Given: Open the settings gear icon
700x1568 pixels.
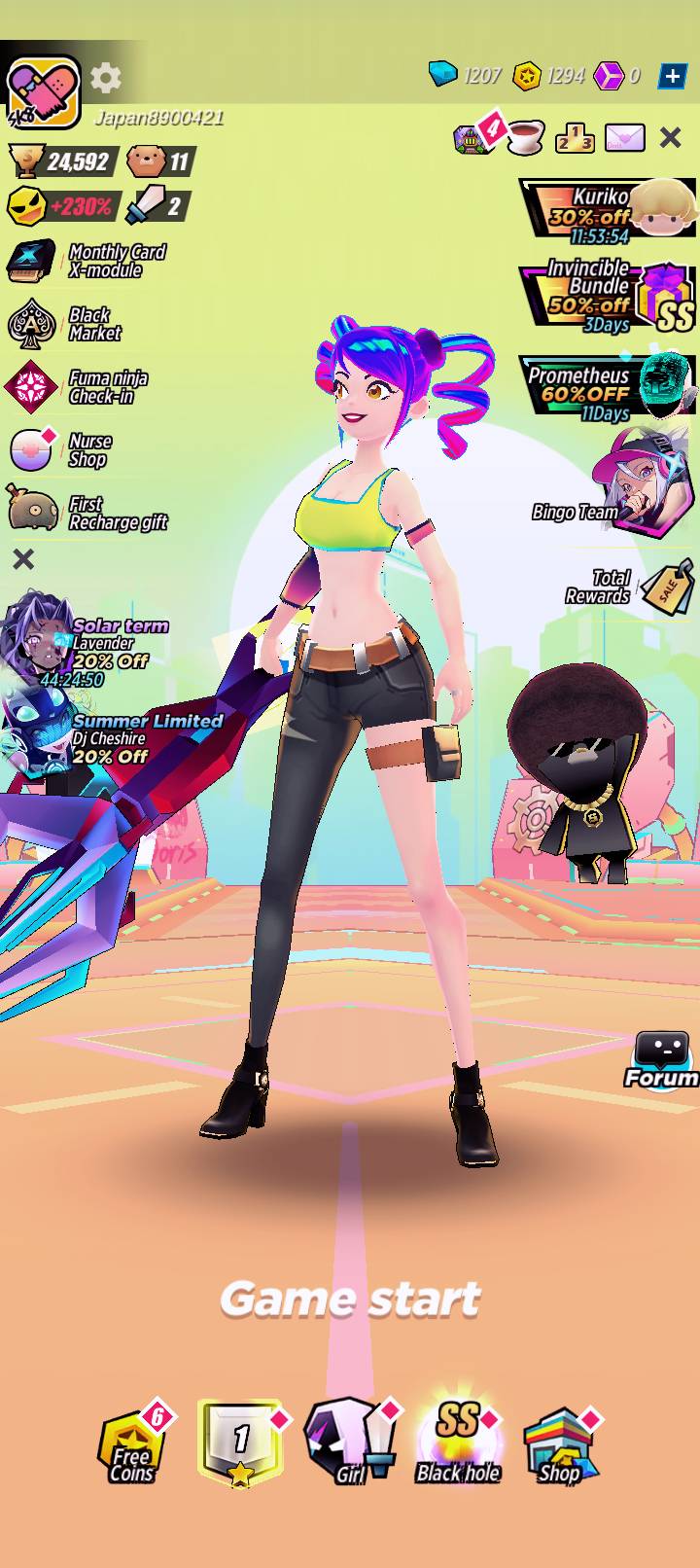Looking at the screenshot, I should 106,78.
